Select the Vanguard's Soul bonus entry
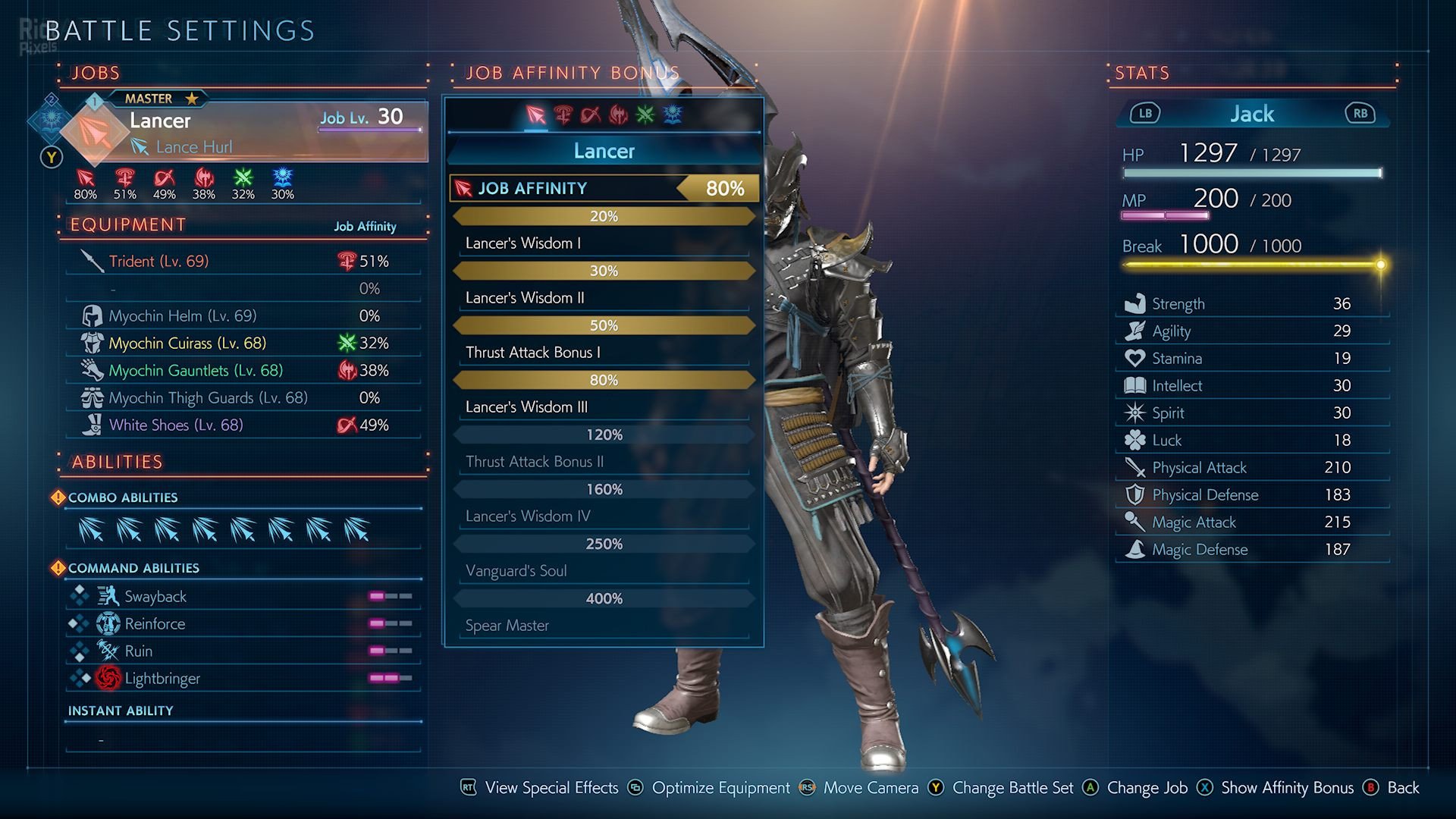 pos(604,571)
